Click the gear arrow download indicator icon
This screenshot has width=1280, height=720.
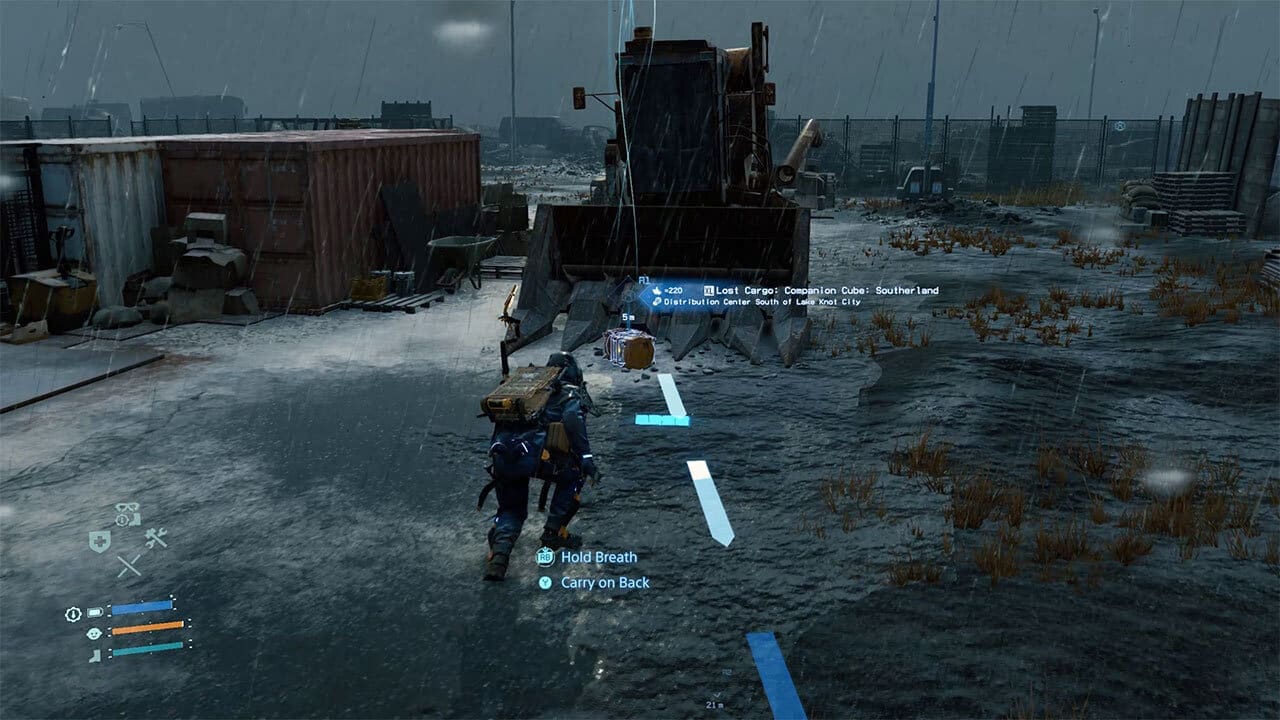tap(73, 614)
